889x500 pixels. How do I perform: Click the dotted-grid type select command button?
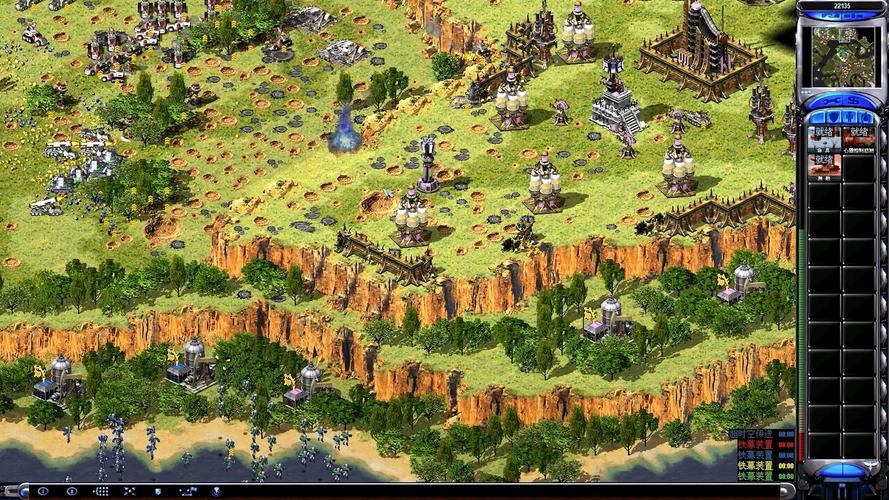point(101,491)
